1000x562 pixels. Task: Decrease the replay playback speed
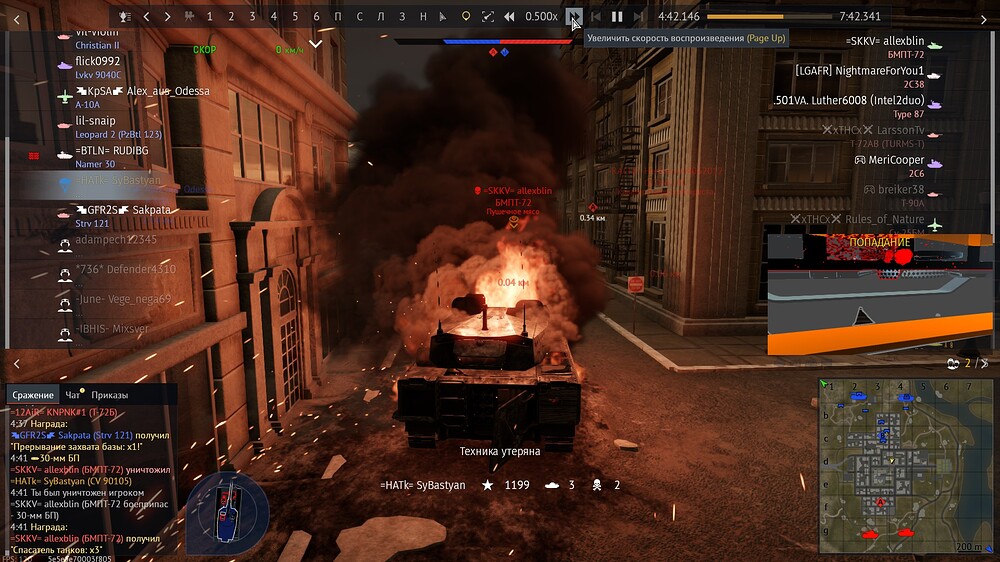[x=509, y=16]
